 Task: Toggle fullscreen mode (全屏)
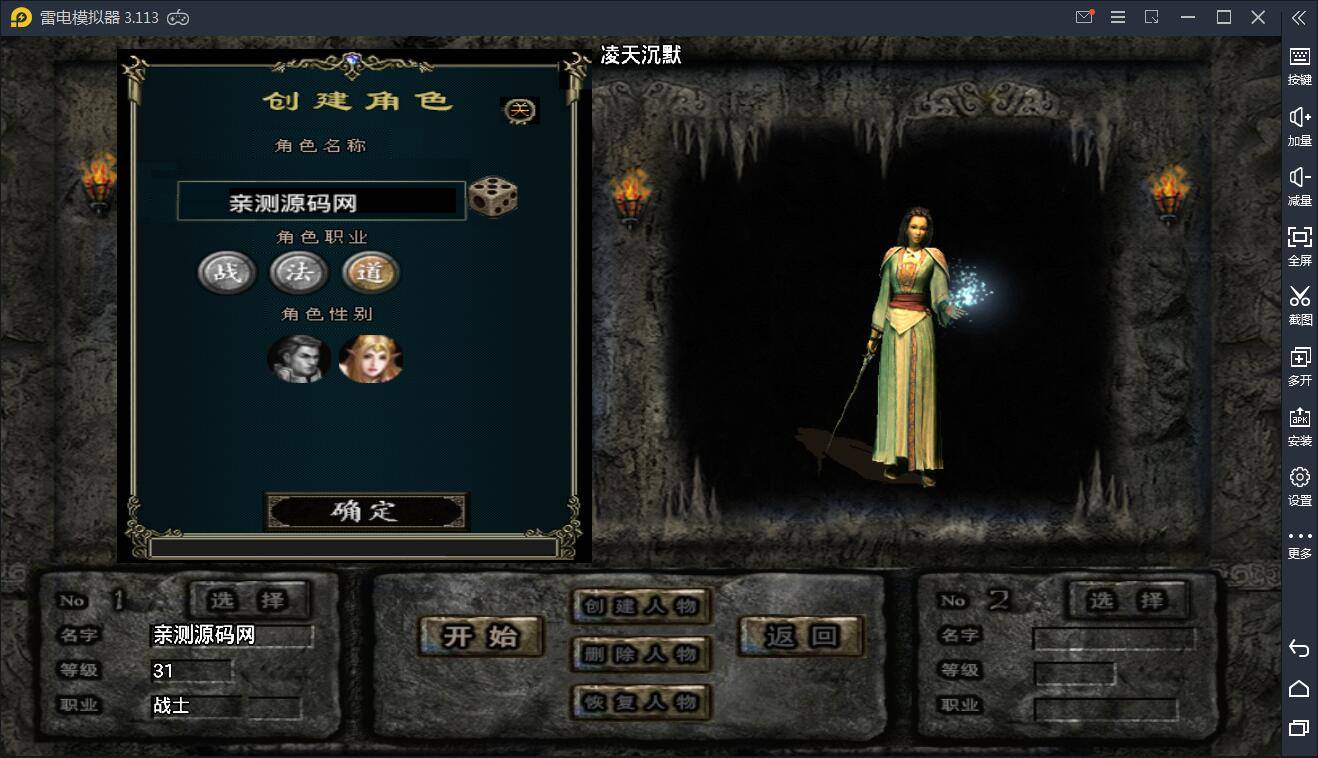(1299, 245)
